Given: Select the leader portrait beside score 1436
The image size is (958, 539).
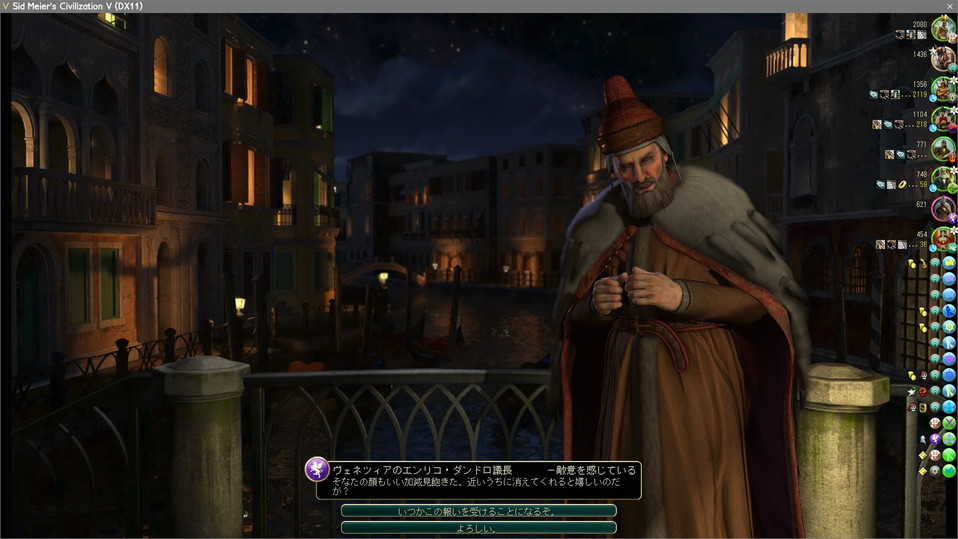Looking at the screenshot, I should [x=943, y=61].
